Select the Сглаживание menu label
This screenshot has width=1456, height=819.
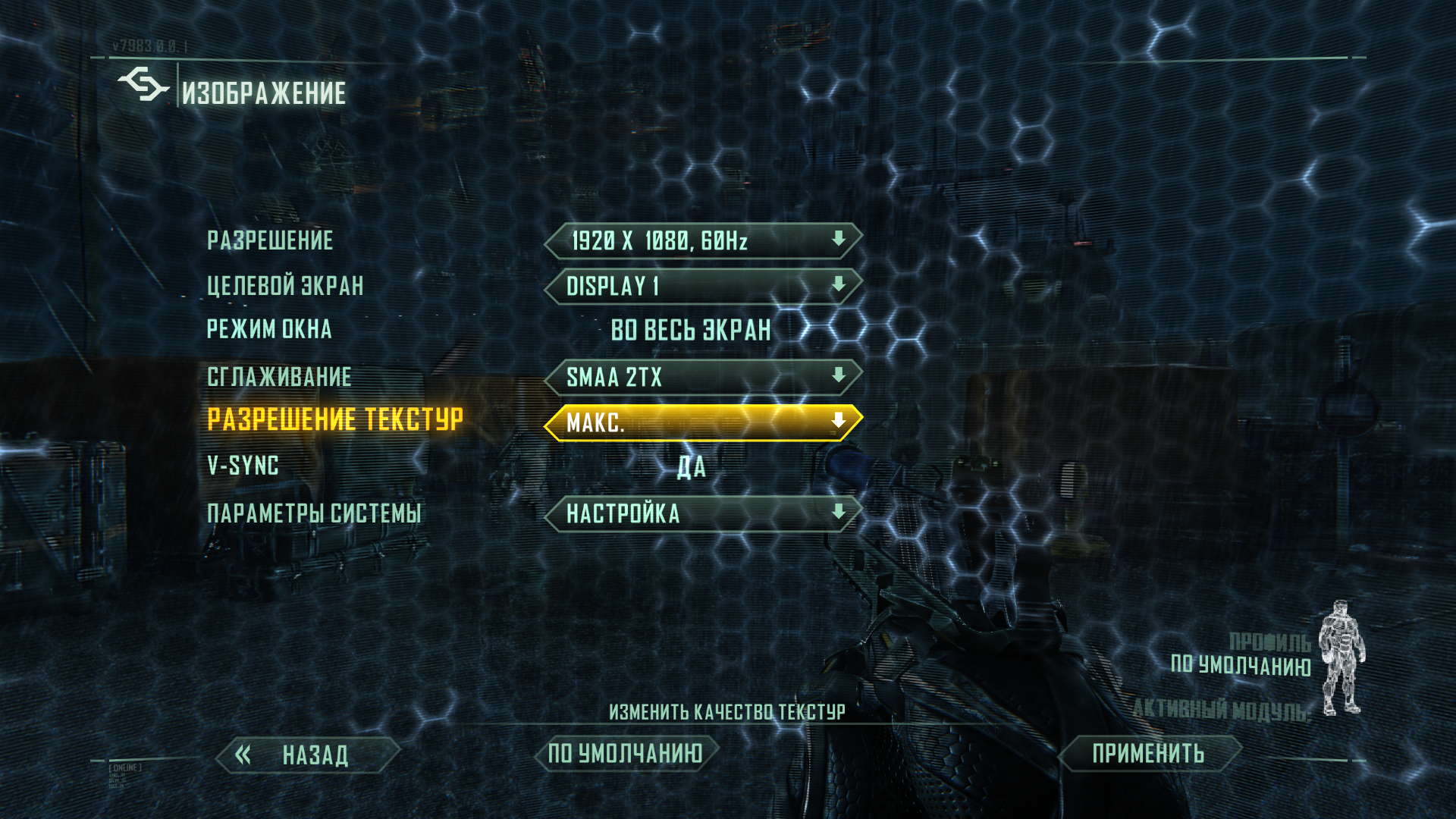coord(279,377)
